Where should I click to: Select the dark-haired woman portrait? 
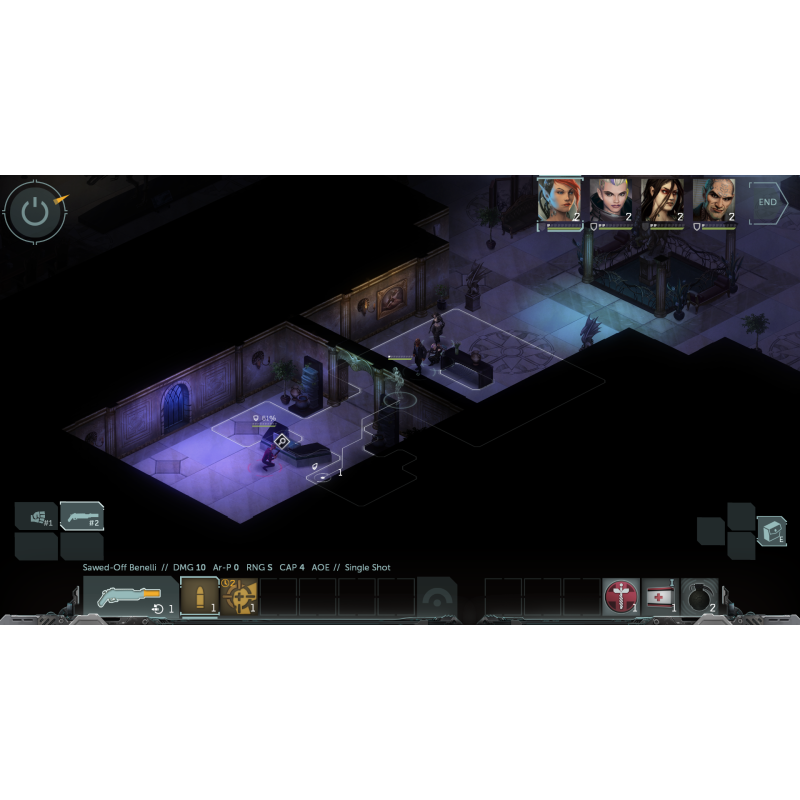click(x=662, y=201)
